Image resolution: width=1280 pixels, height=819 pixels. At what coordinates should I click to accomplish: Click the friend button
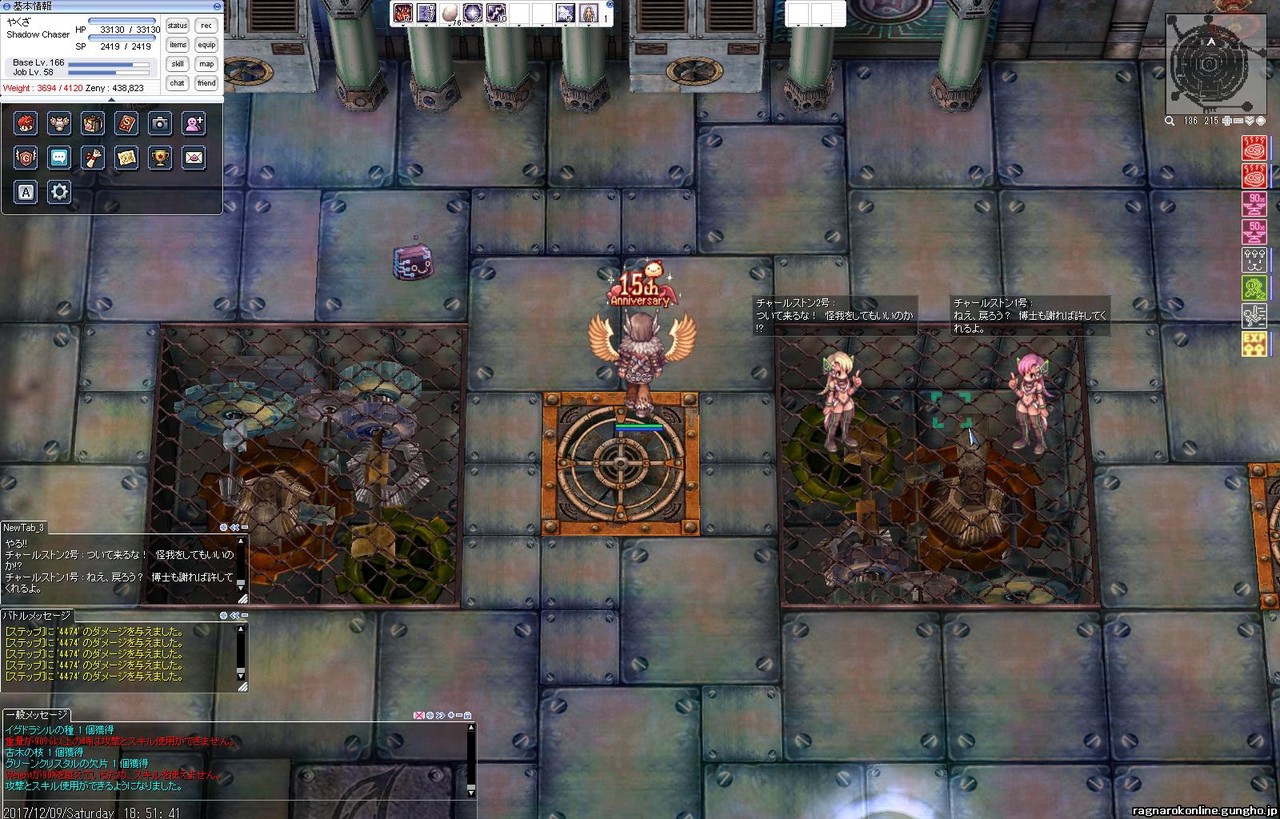[x=206, y=83]
